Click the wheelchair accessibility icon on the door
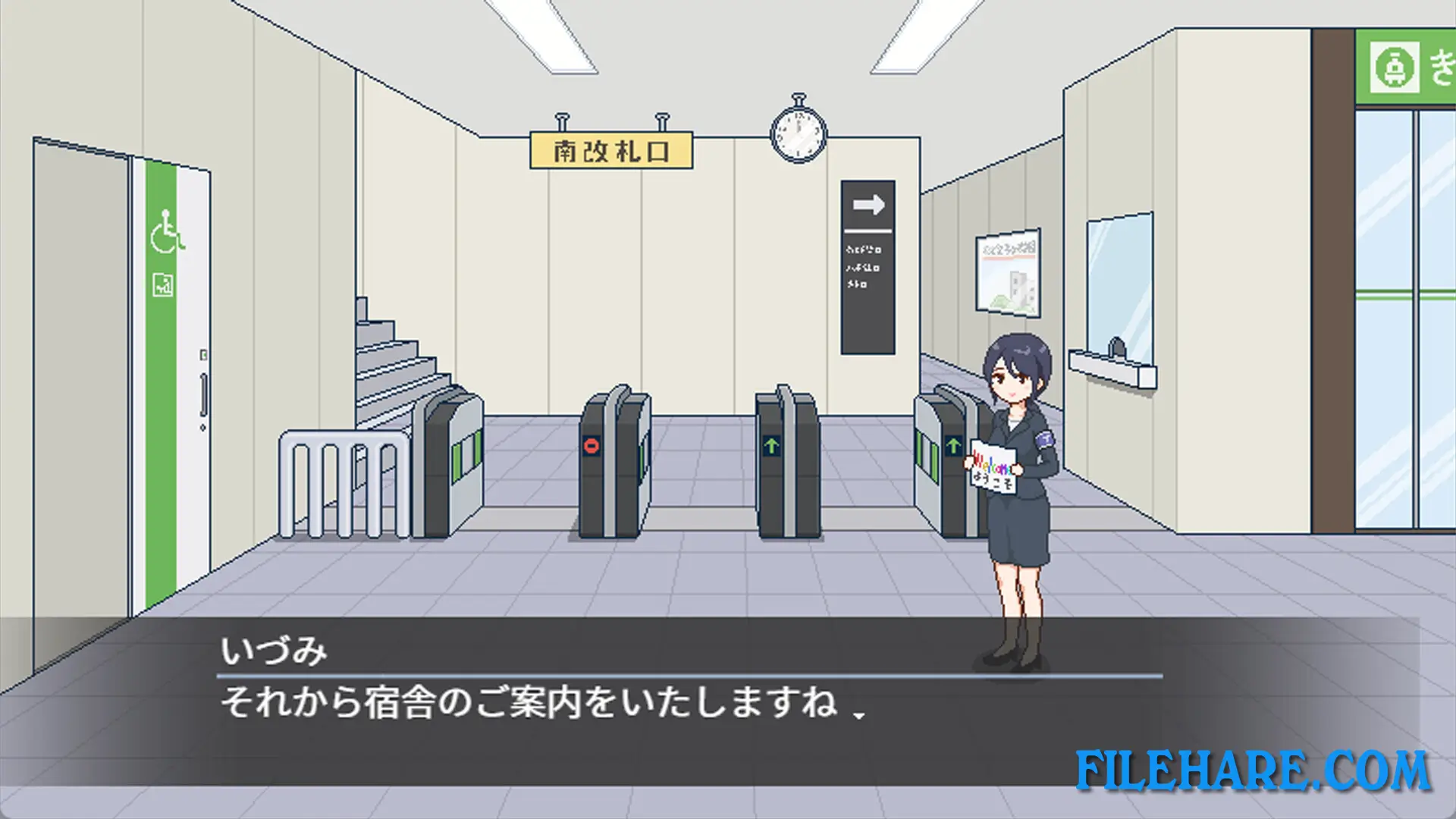 click(166, 237)
